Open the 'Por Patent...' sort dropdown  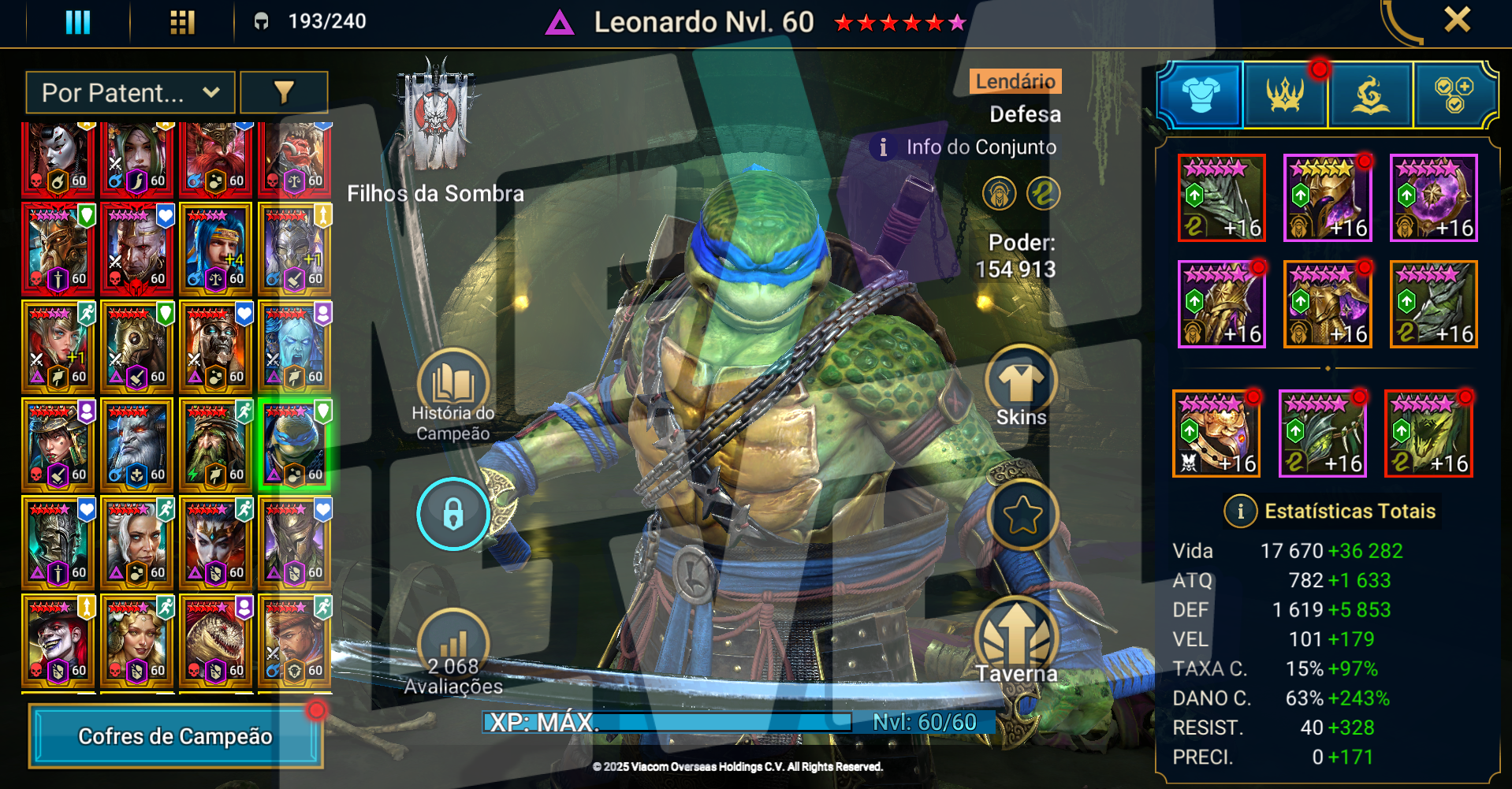130,93
